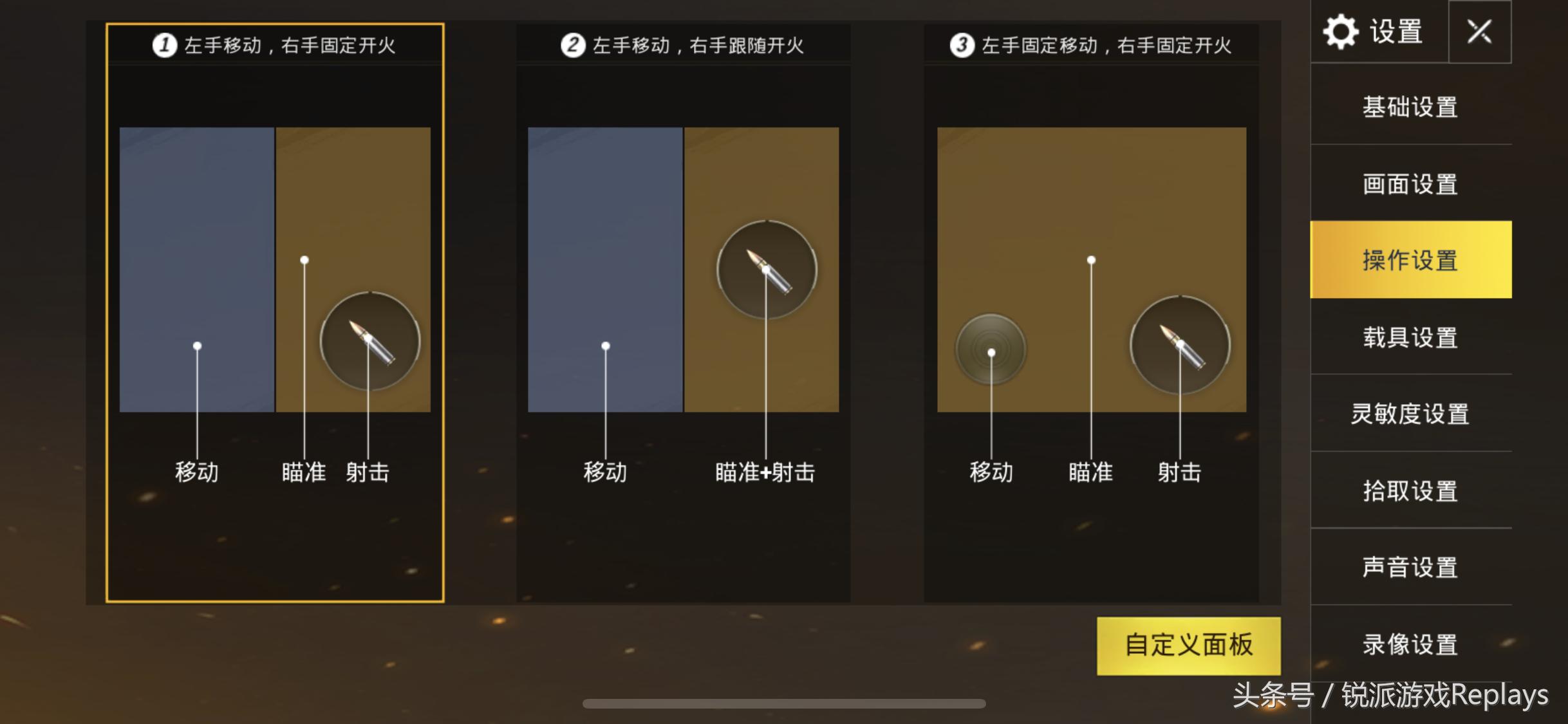Close the settings panel with the X
The height and width of the screenshot is (724, 1568).
1481,31
